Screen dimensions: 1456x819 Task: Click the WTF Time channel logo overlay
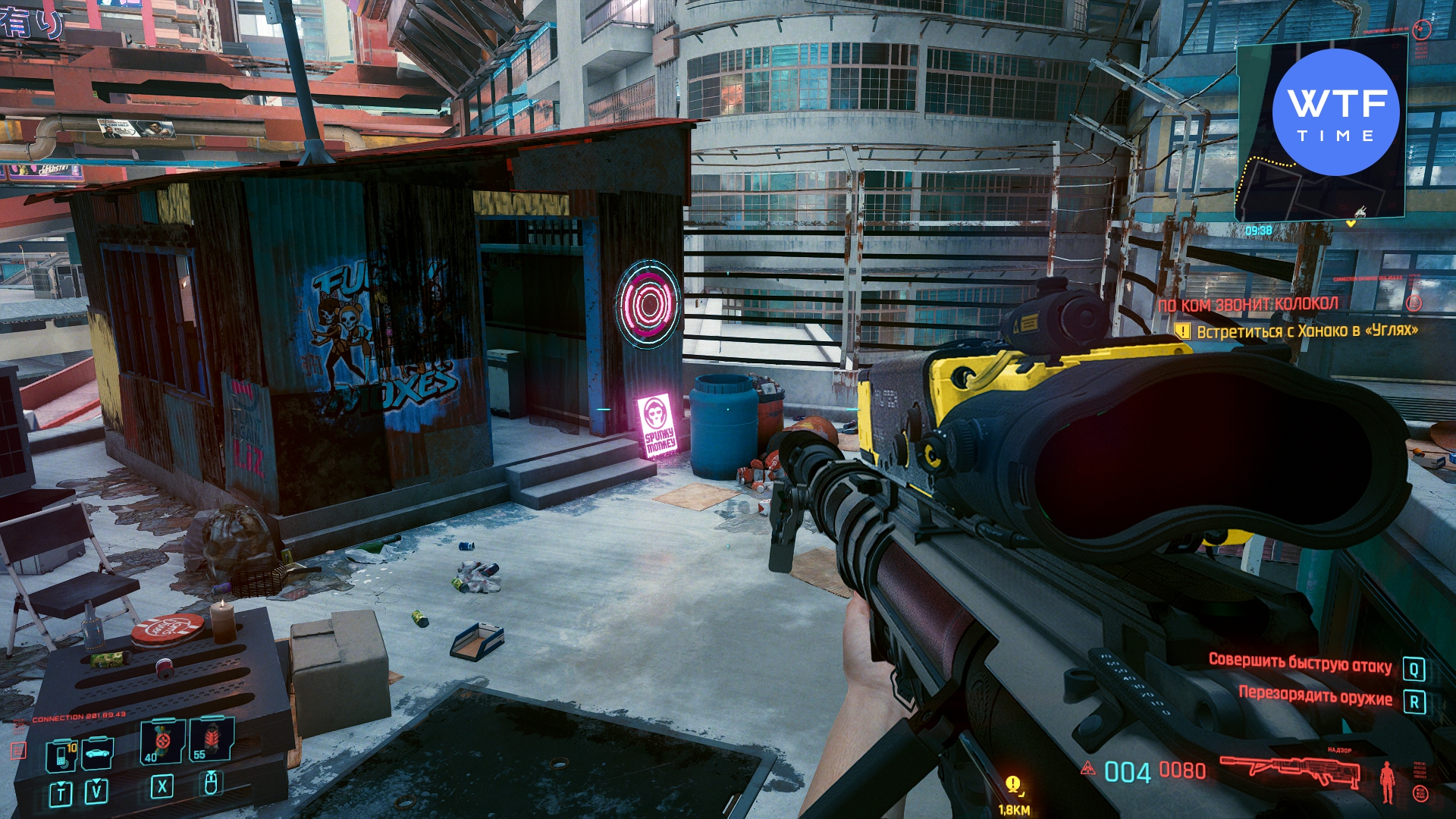(x=1335, y=113)
